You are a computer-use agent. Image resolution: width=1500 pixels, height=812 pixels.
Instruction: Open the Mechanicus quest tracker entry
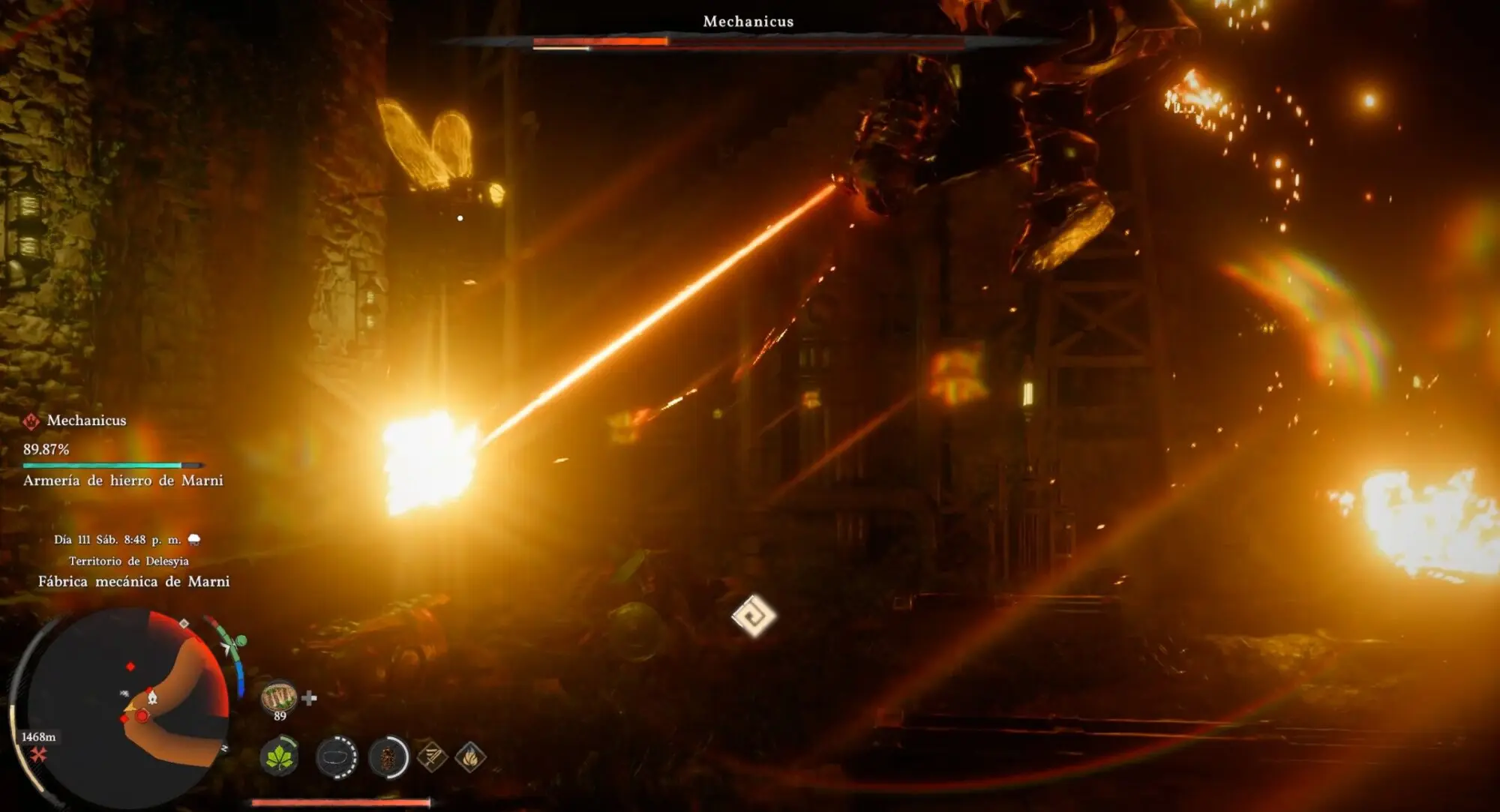(x=86, y=421)
